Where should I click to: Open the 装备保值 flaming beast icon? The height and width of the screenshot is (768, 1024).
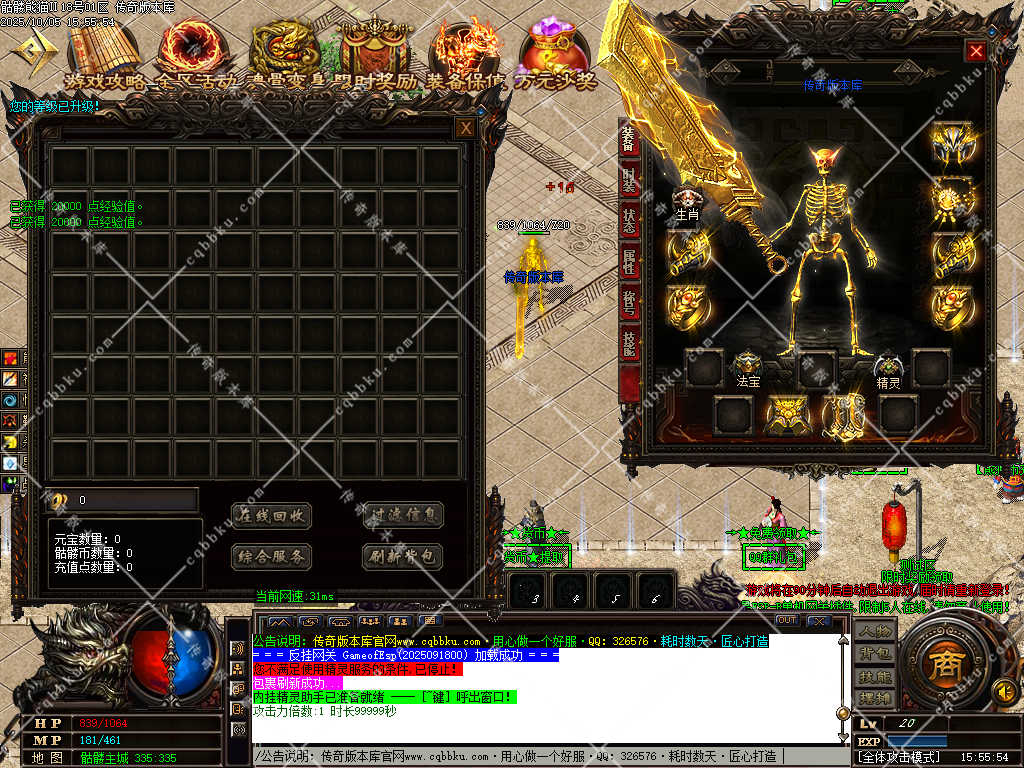[465, 48]
